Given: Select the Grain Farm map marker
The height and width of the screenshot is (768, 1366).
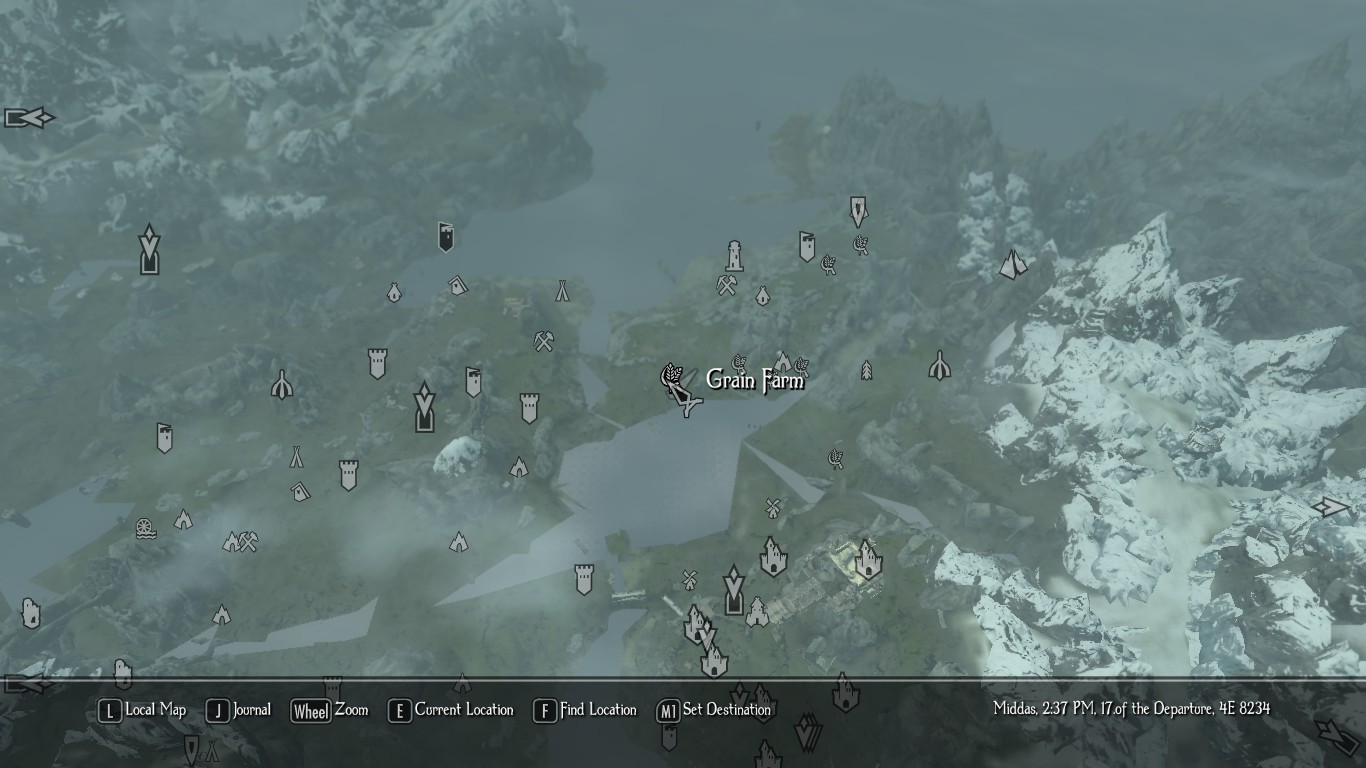Looking at the screenshot, I should pyautogui.click(x=671, y=377).
